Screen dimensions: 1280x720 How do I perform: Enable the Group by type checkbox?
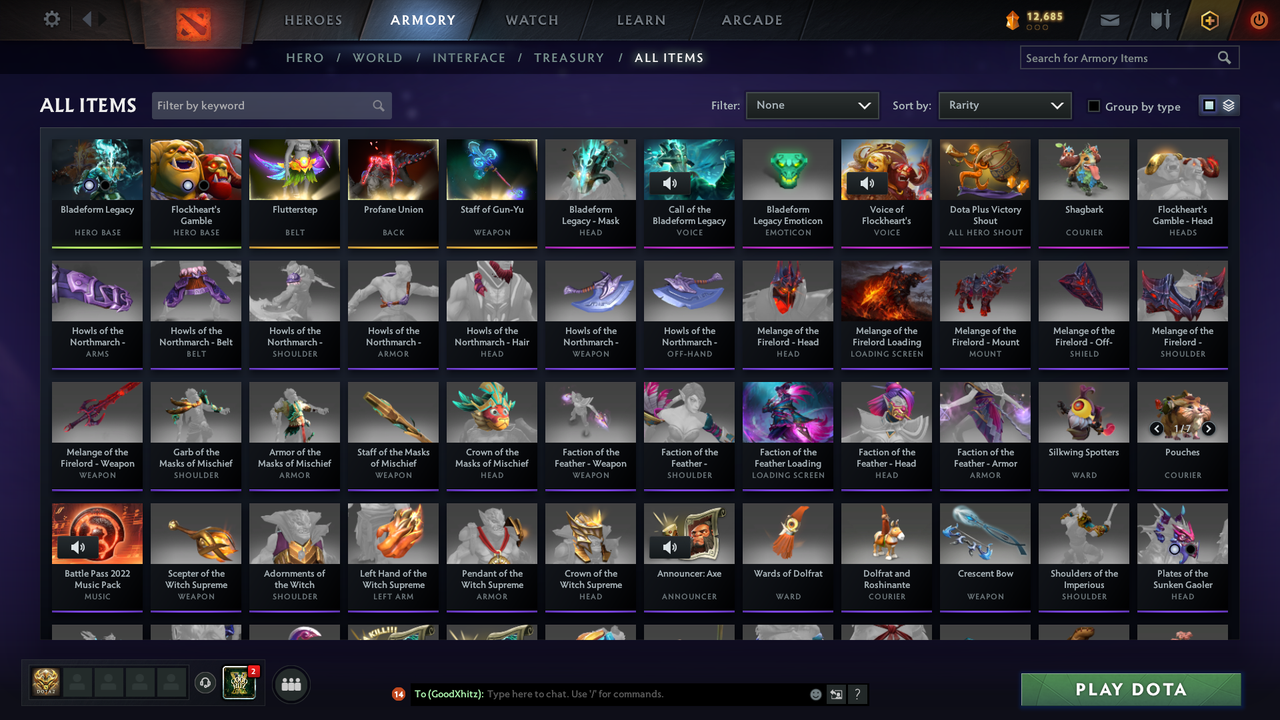click(1096, 106)
